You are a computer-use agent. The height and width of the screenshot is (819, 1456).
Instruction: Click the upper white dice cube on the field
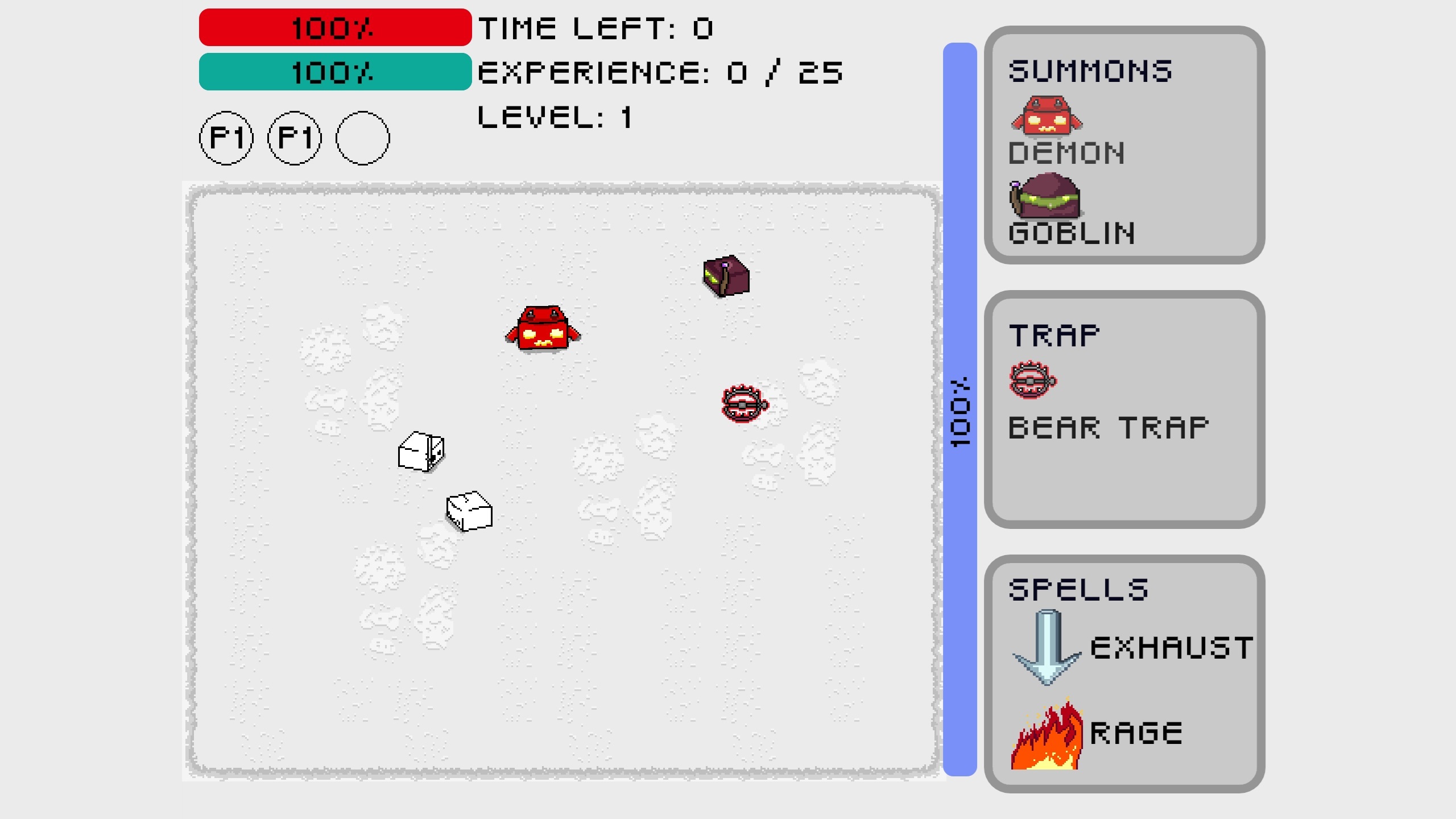coord(421,452)
